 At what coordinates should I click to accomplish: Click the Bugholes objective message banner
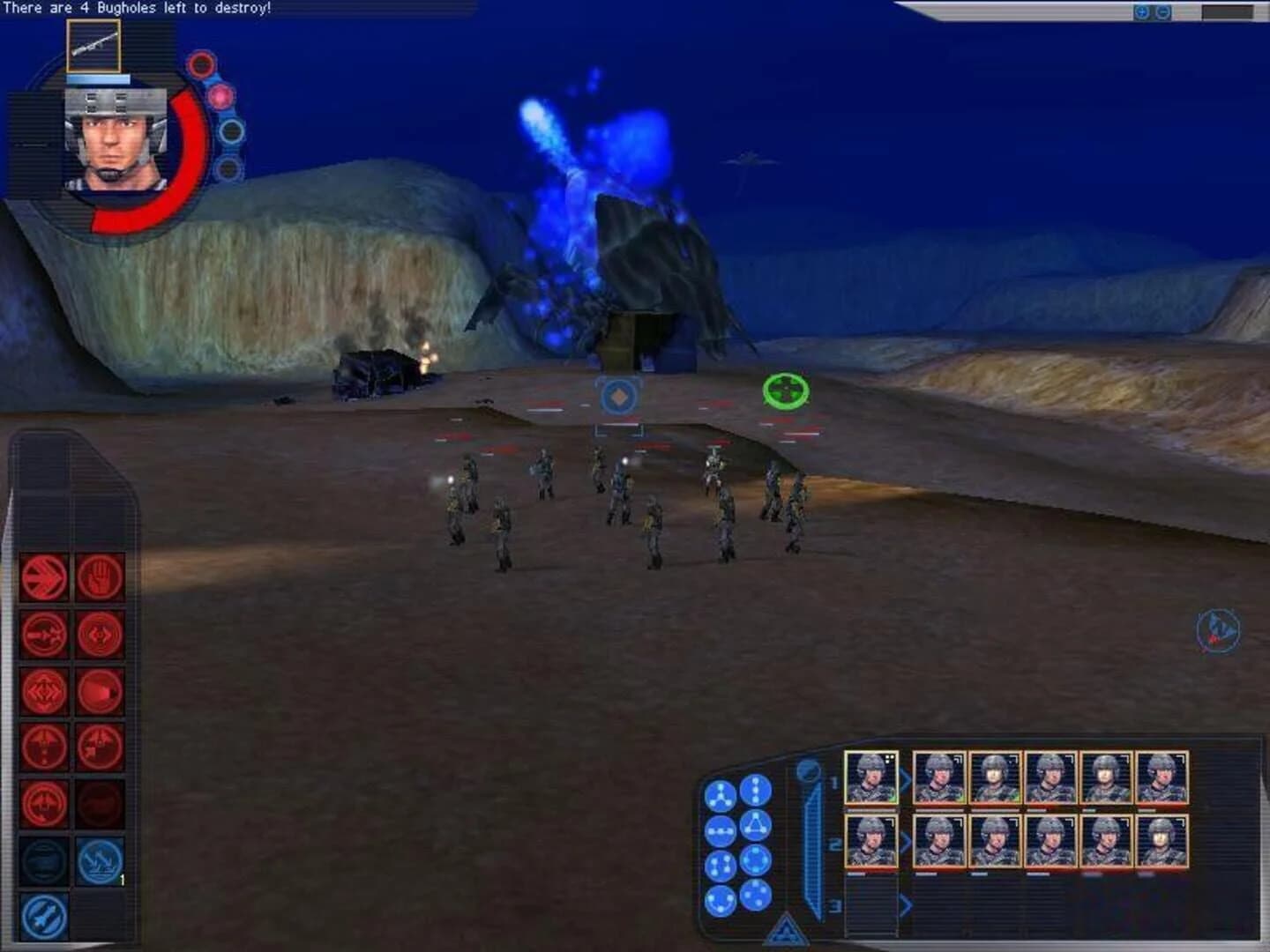[x=141, y=9]
